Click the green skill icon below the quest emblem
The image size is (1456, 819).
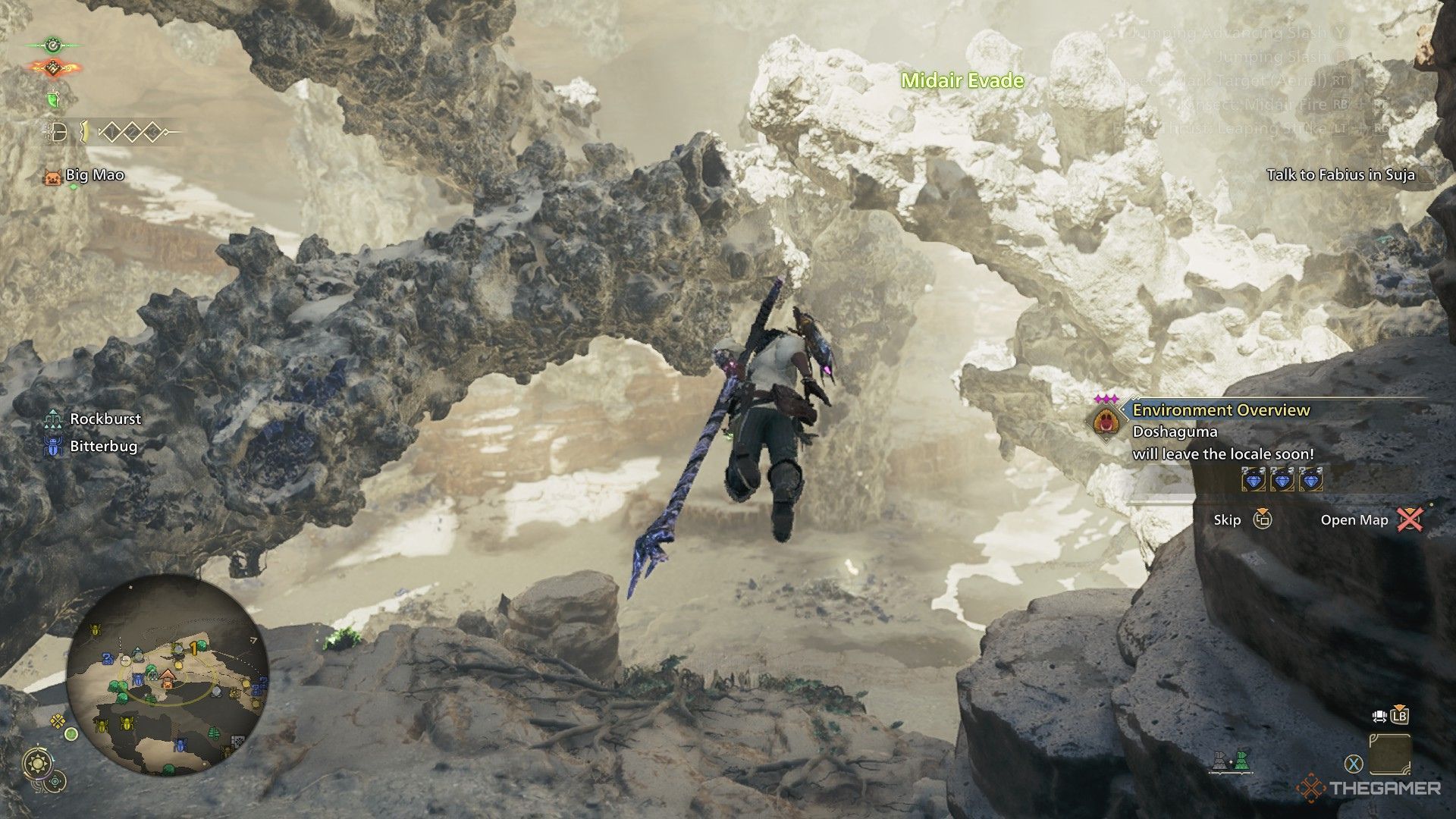53,98
